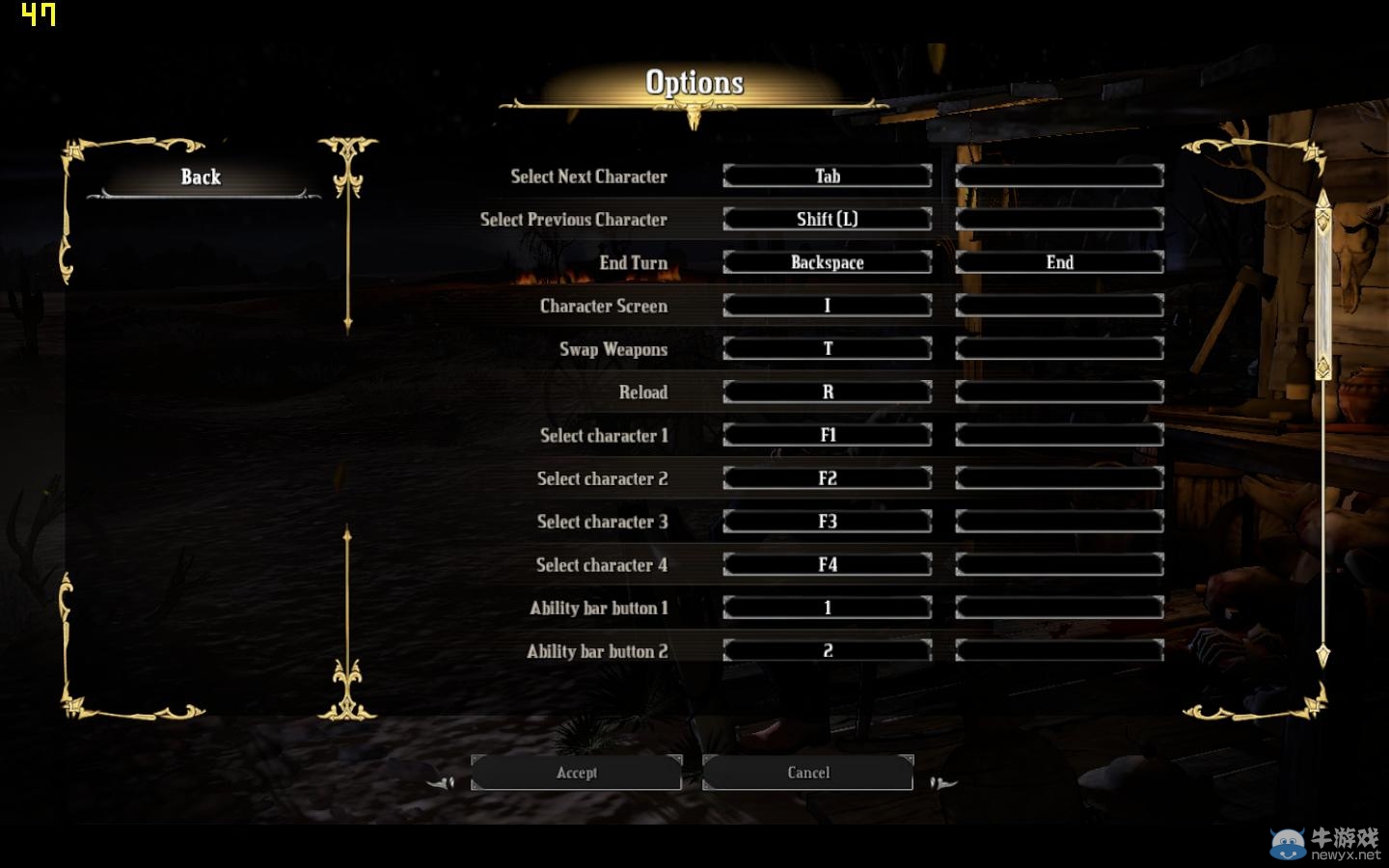
Task: Change the F2 binding for Select character 2
Action: 827,478
